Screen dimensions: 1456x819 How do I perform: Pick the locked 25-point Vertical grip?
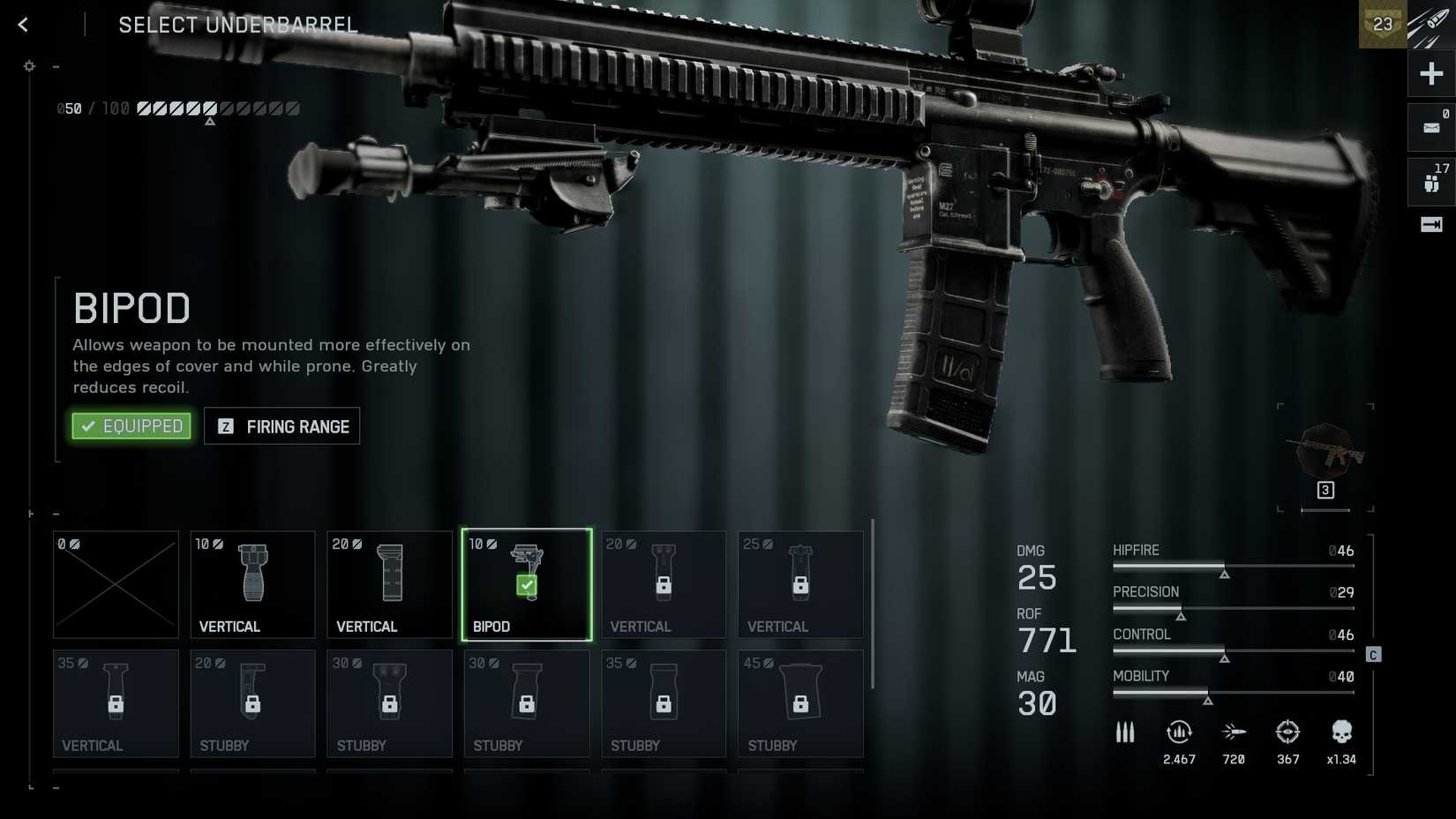[800, 584]
